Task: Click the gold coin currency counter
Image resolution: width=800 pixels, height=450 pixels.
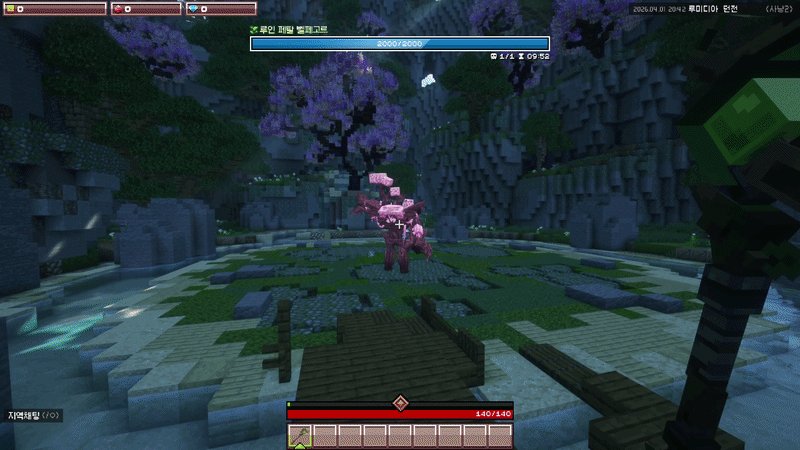Action: point(54,9)
